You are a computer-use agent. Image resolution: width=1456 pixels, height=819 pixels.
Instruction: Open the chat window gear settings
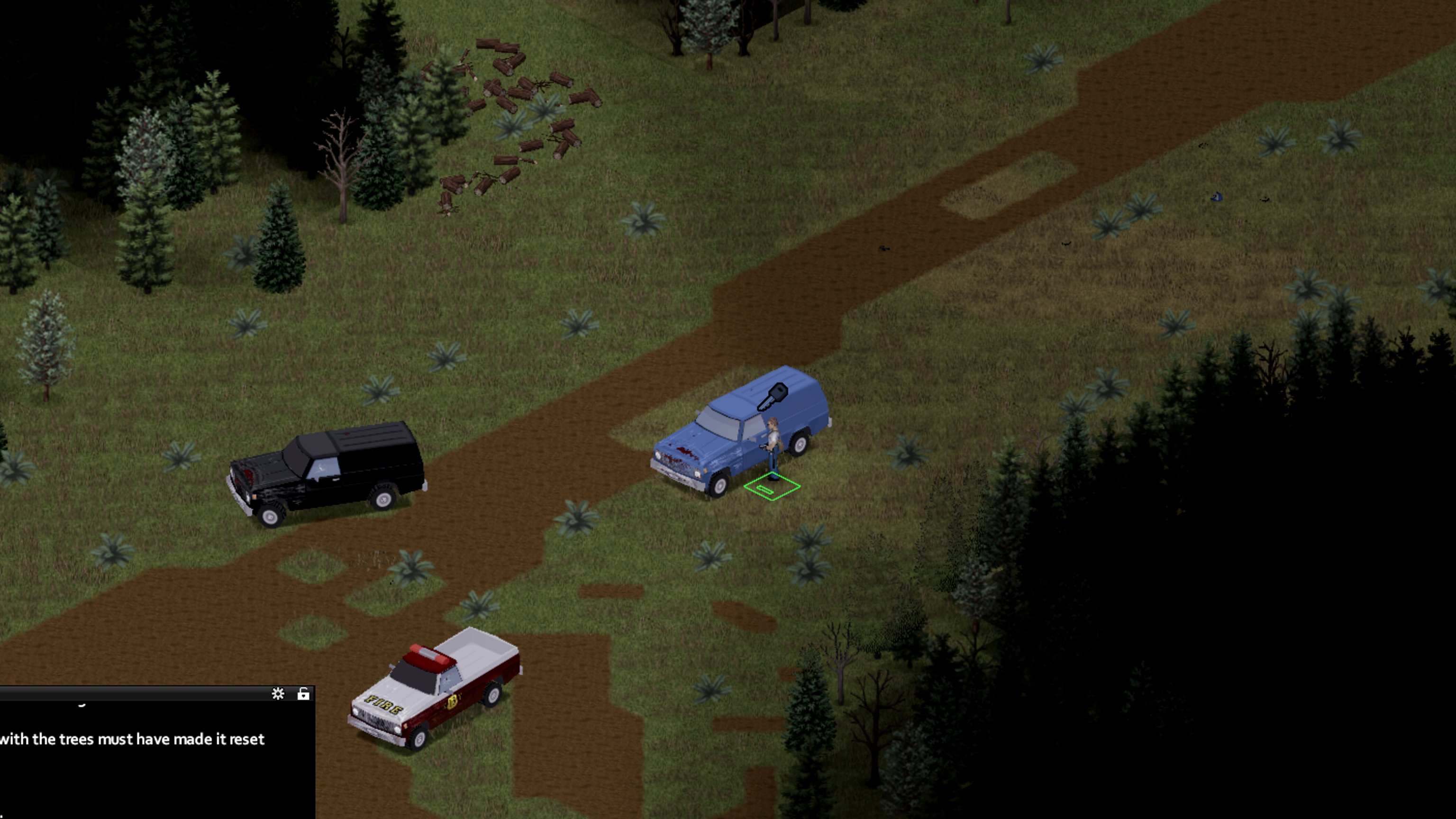pyautogui.click(x=278, y=693)
